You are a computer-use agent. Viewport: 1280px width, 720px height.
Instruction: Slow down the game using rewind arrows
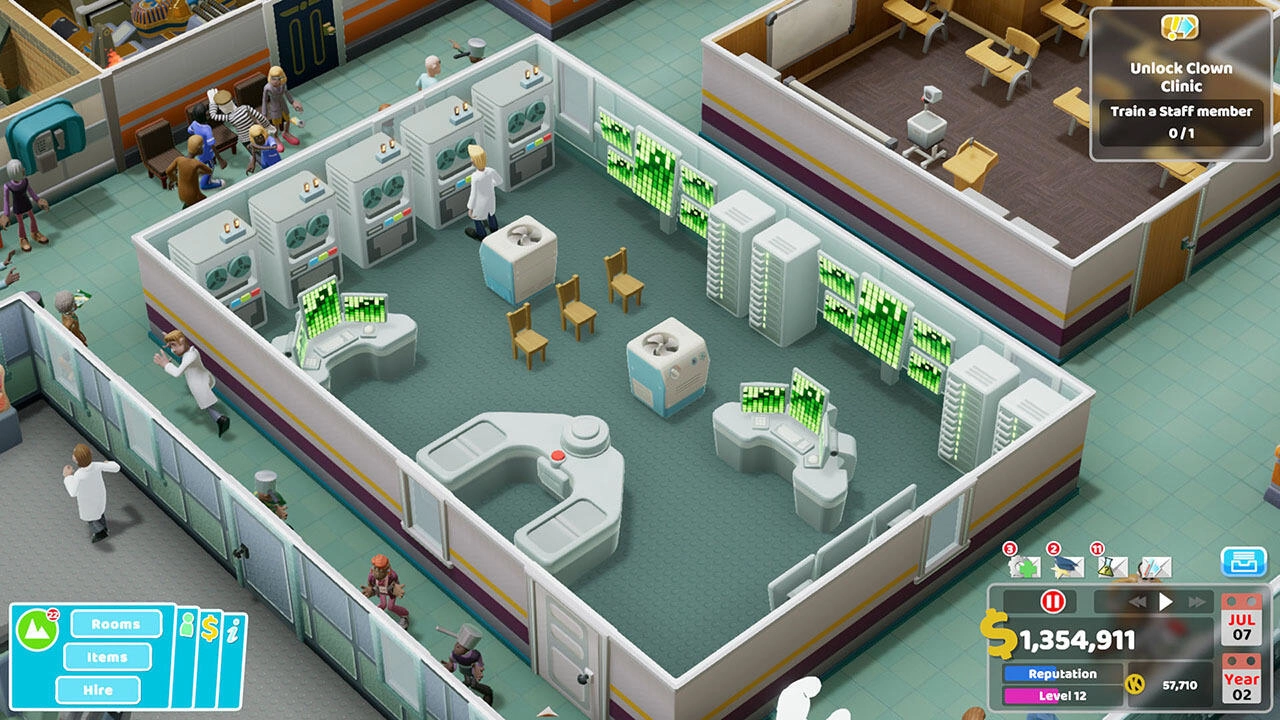click(x=1140, y=601)
